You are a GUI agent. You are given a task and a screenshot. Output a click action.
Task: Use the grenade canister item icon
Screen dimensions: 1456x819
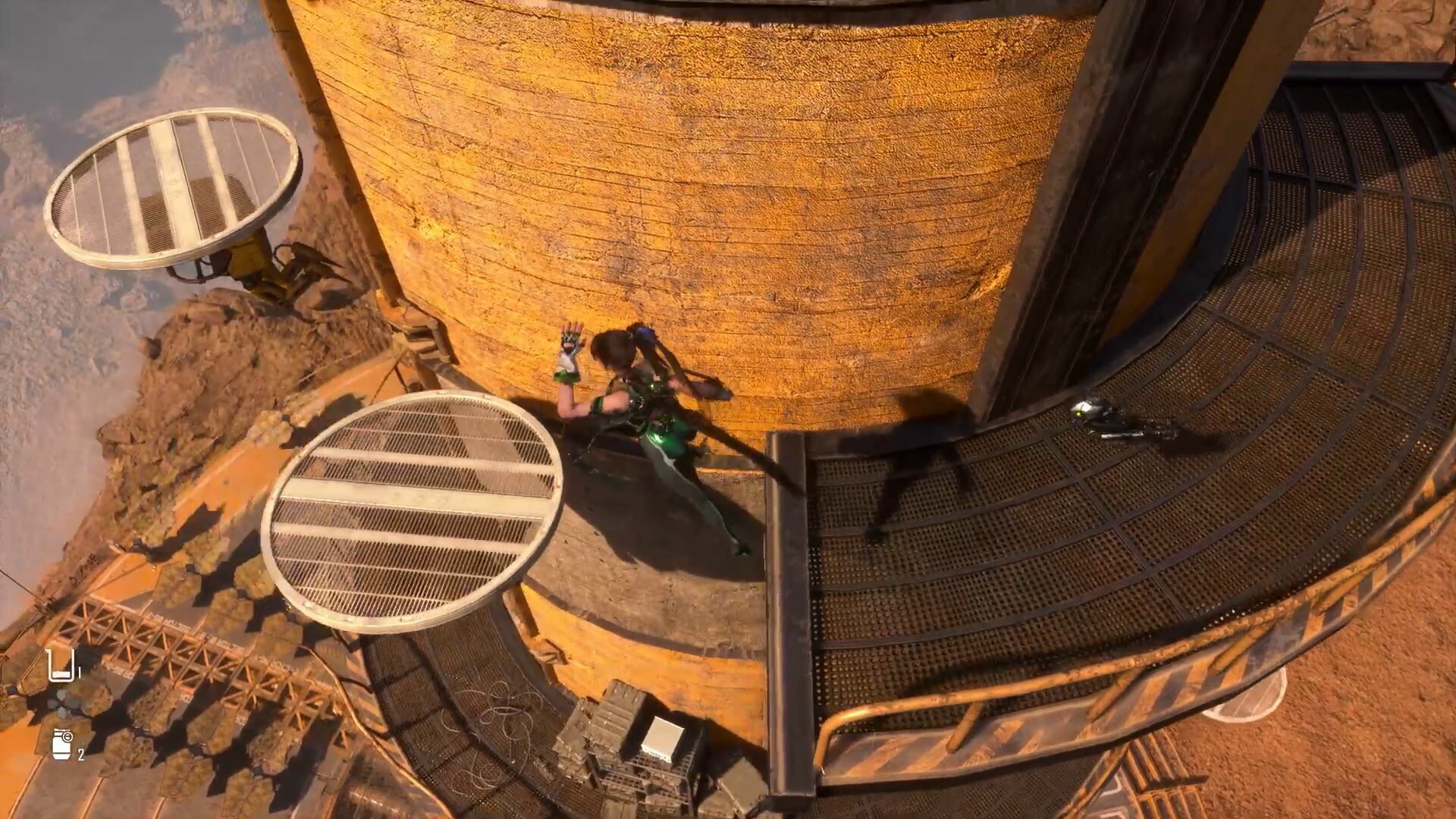pos(63,744)
